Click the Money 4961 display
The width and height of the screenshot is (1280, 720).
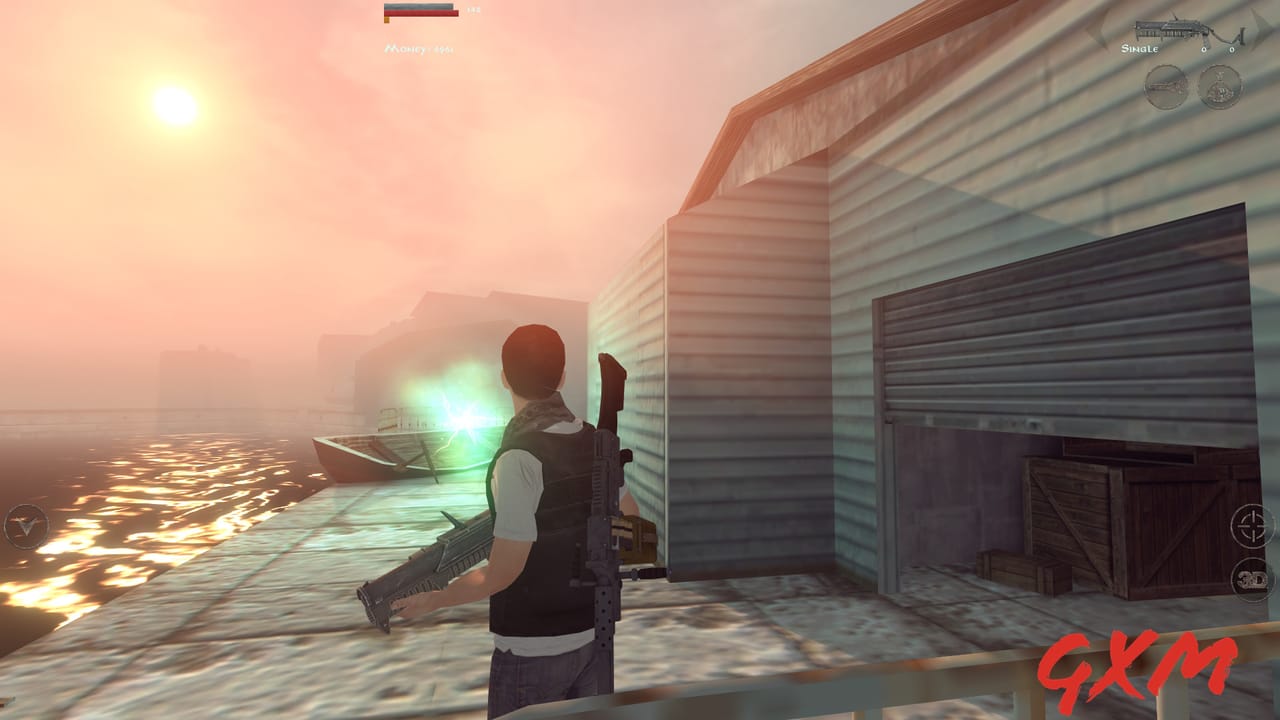[420, 48]
